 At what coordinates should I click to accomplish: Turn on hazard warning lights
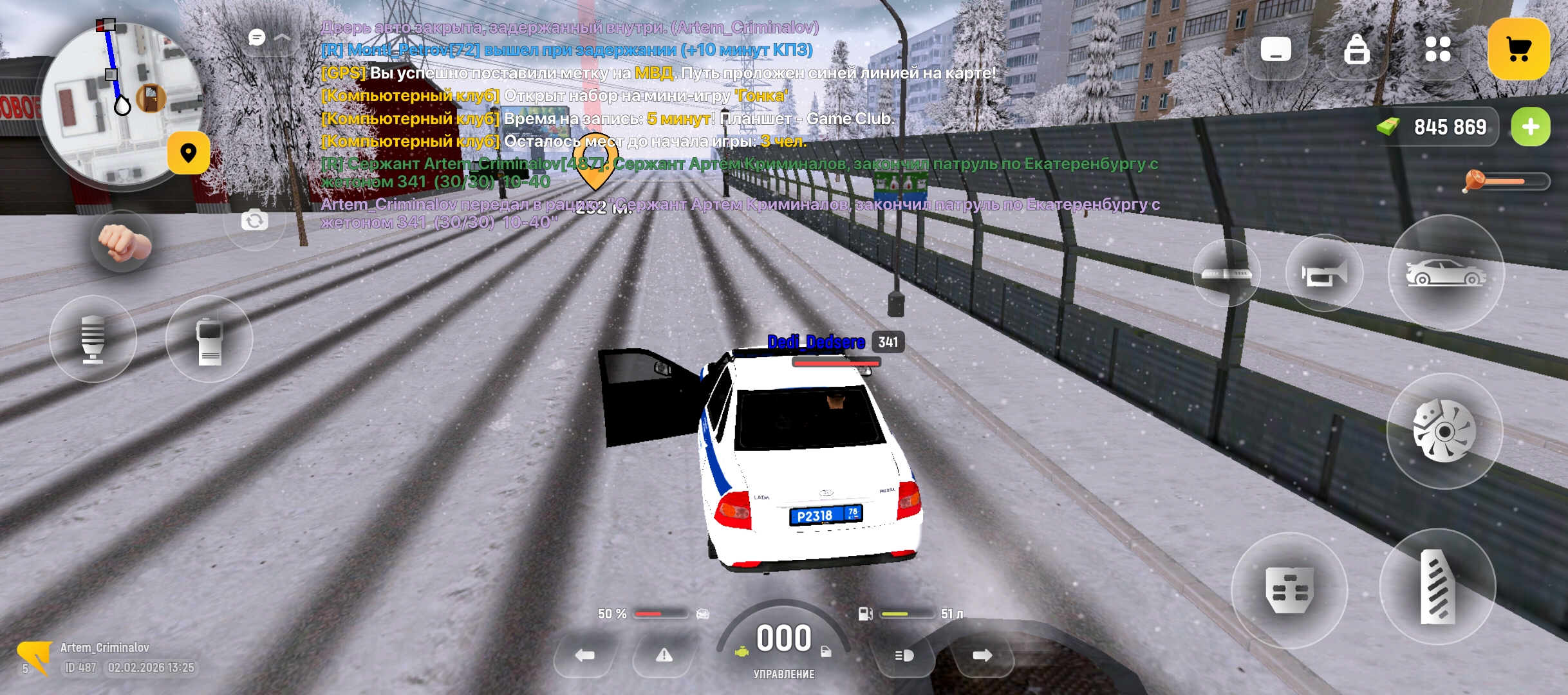point(664,656)
